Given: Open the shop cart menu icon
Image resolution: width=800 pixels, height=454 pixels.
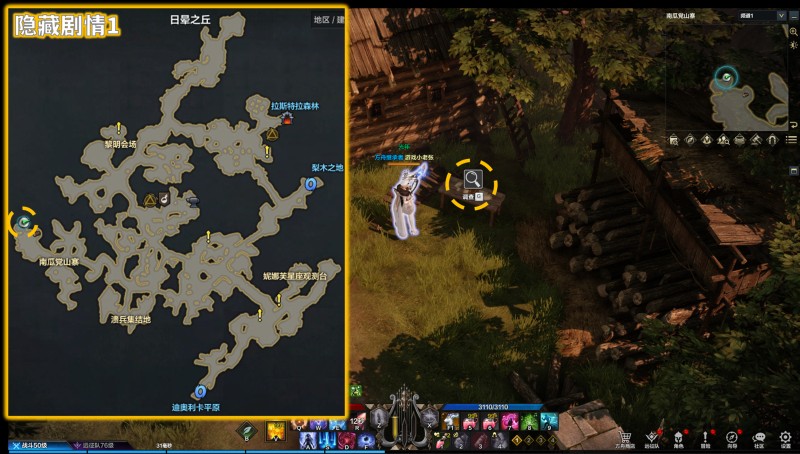Looking at the screenshot, I should [x=625, y=438].
